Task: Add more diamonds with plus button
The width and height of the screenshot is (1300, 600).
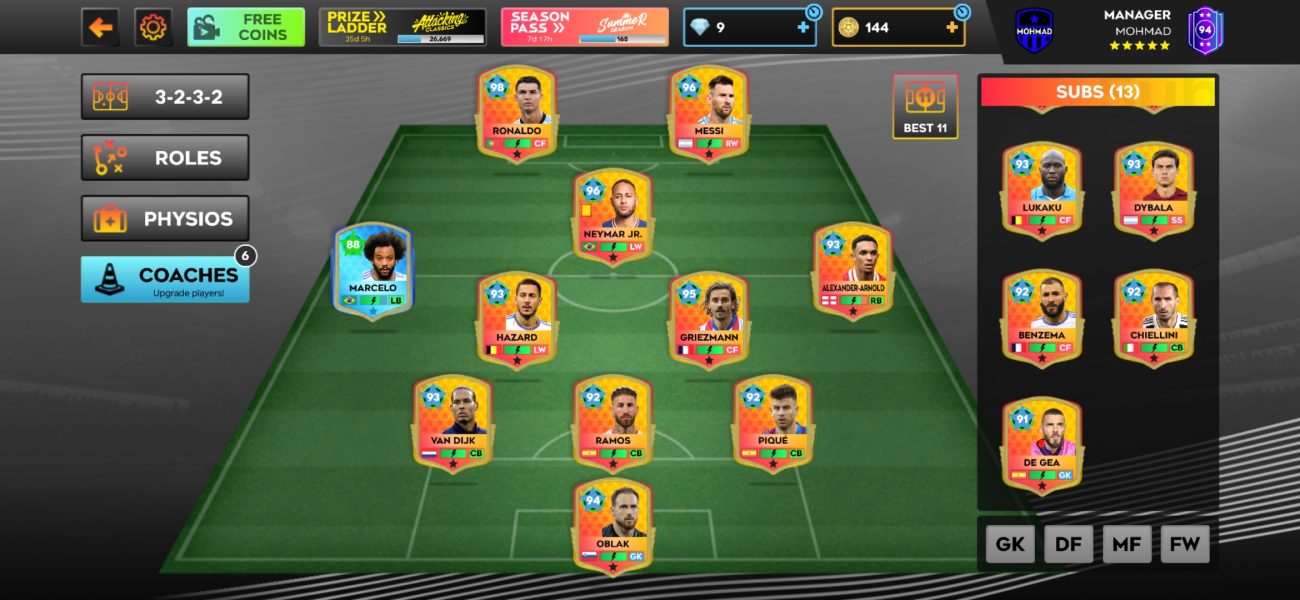Action: click(x=803, y=28)
